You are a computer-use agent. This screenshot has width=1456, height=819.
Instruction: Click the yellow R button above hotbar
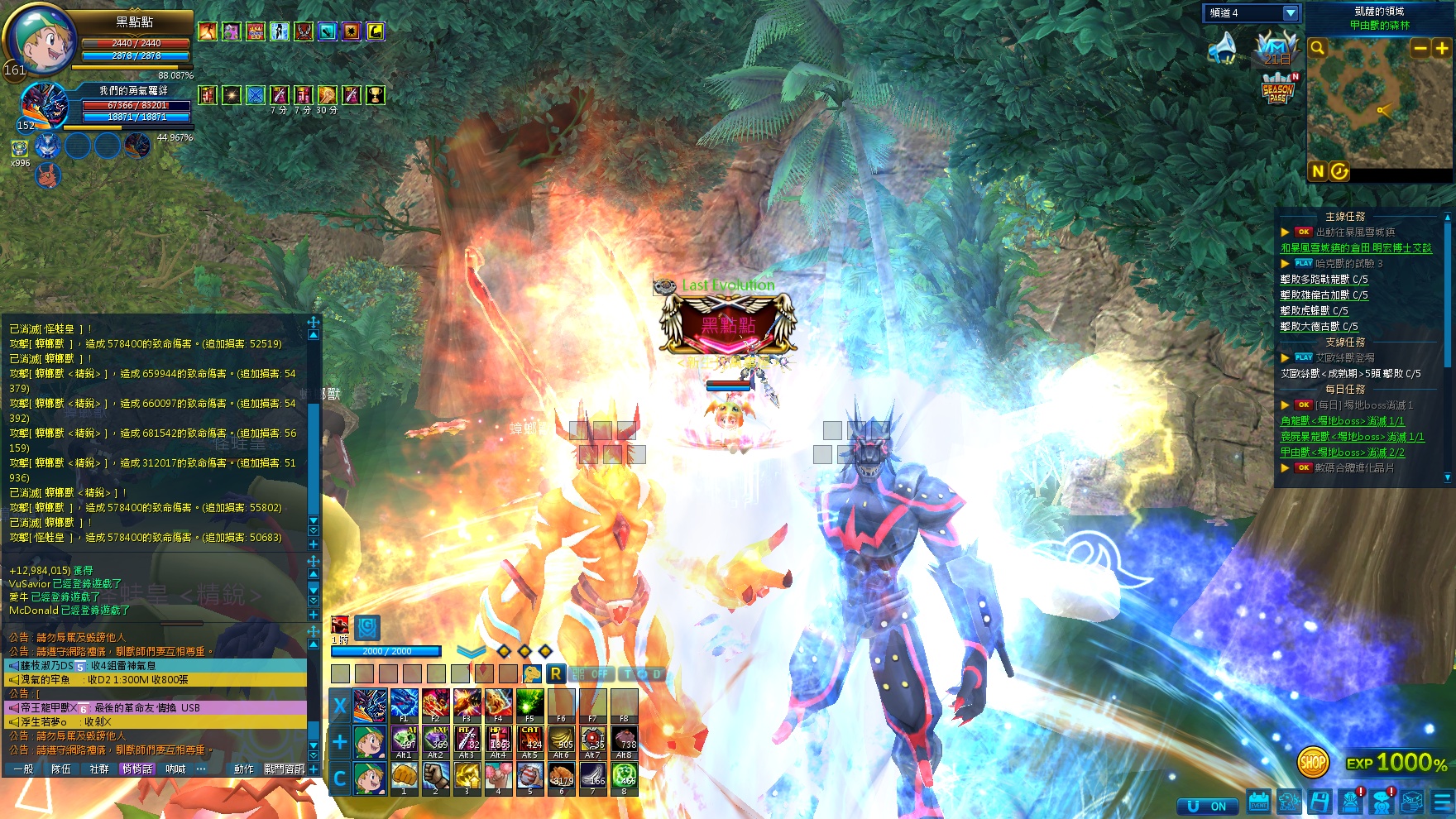(x=556, y=674)
